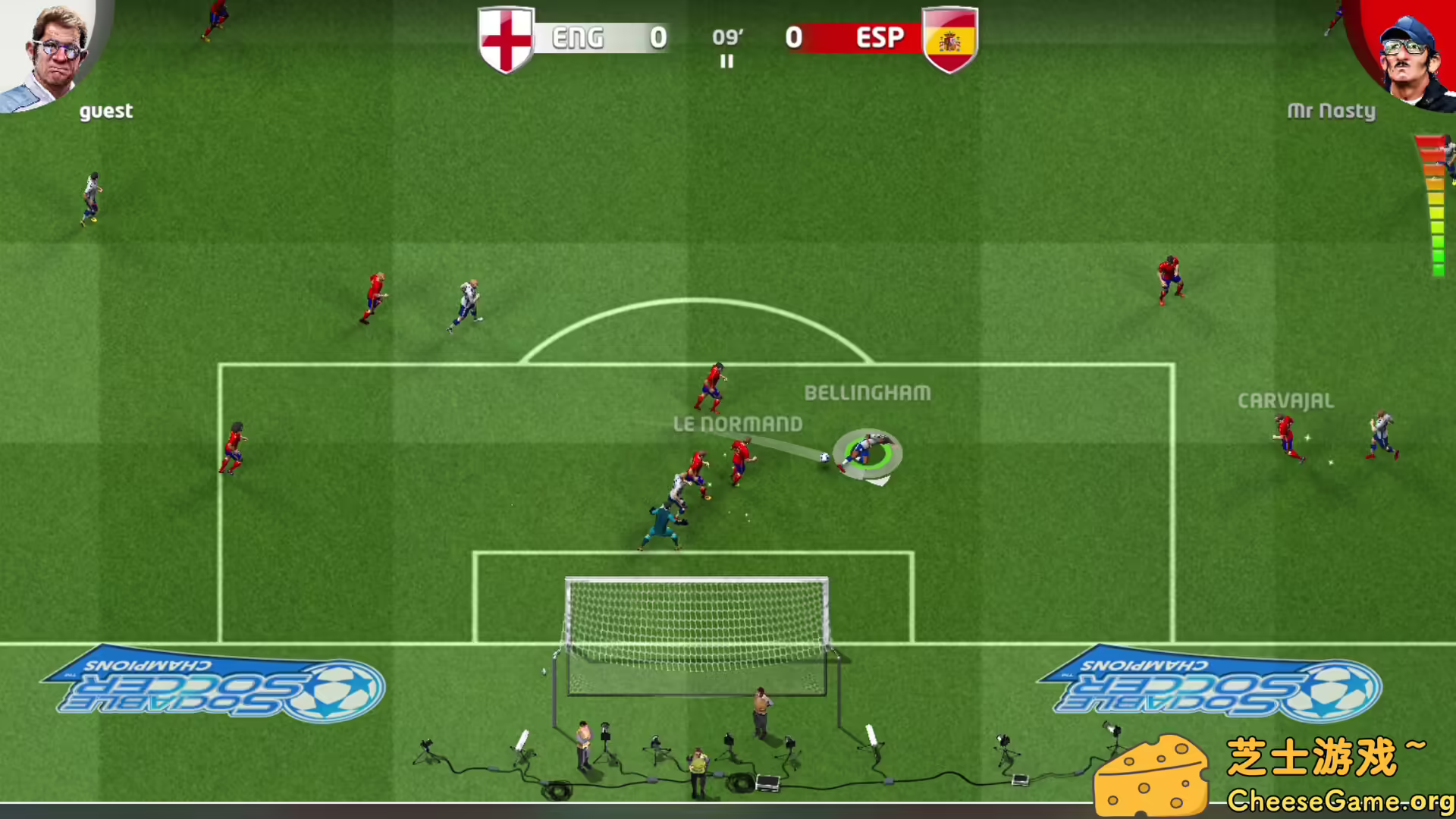Select the CARVAJAL player name label
Viewport: 1456px width, 819px height.
(1285, 400)
